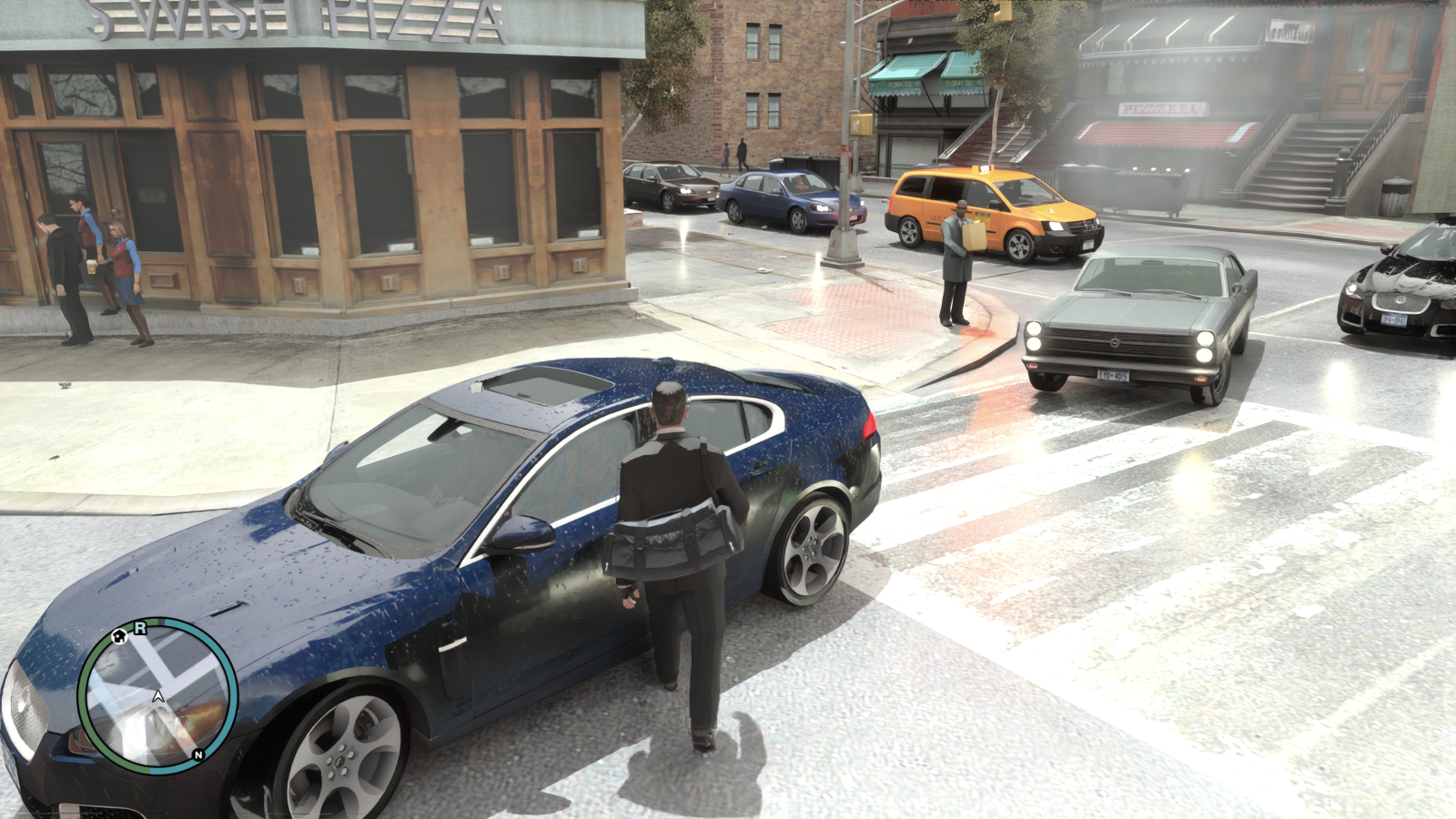Click the EYO 4015 license plate

point(1114,376)
